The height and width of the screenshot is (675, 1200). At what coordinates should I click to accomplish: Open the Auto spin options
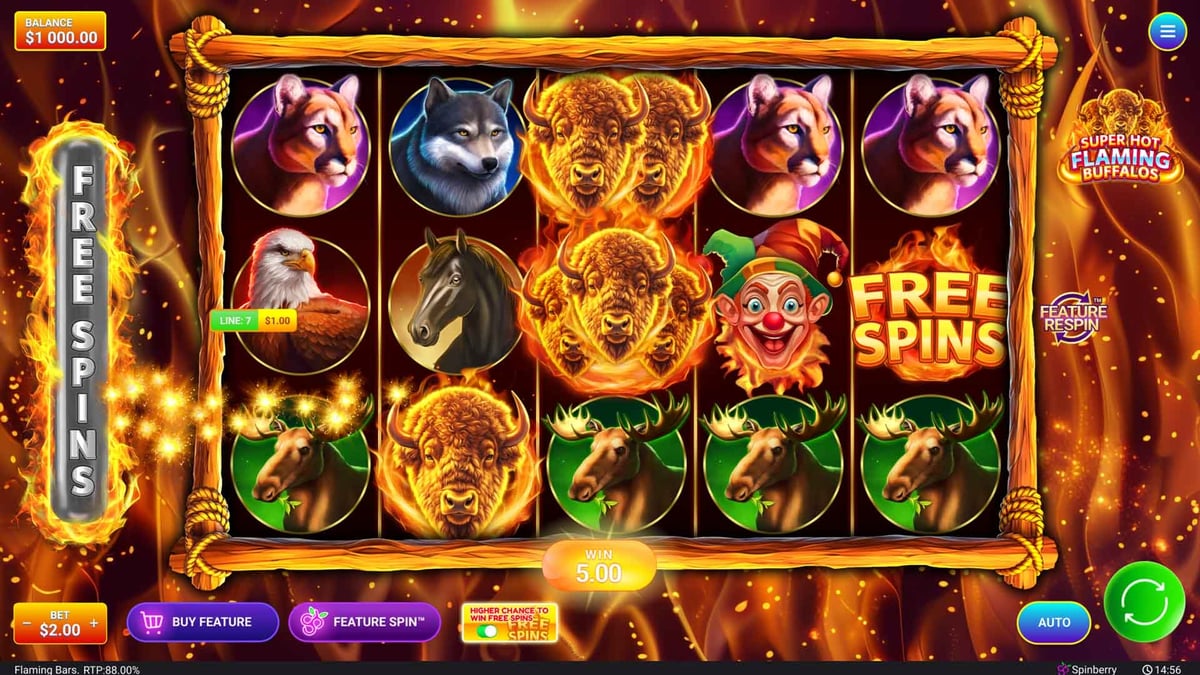pyautogui.click(x=1054, y=622)
